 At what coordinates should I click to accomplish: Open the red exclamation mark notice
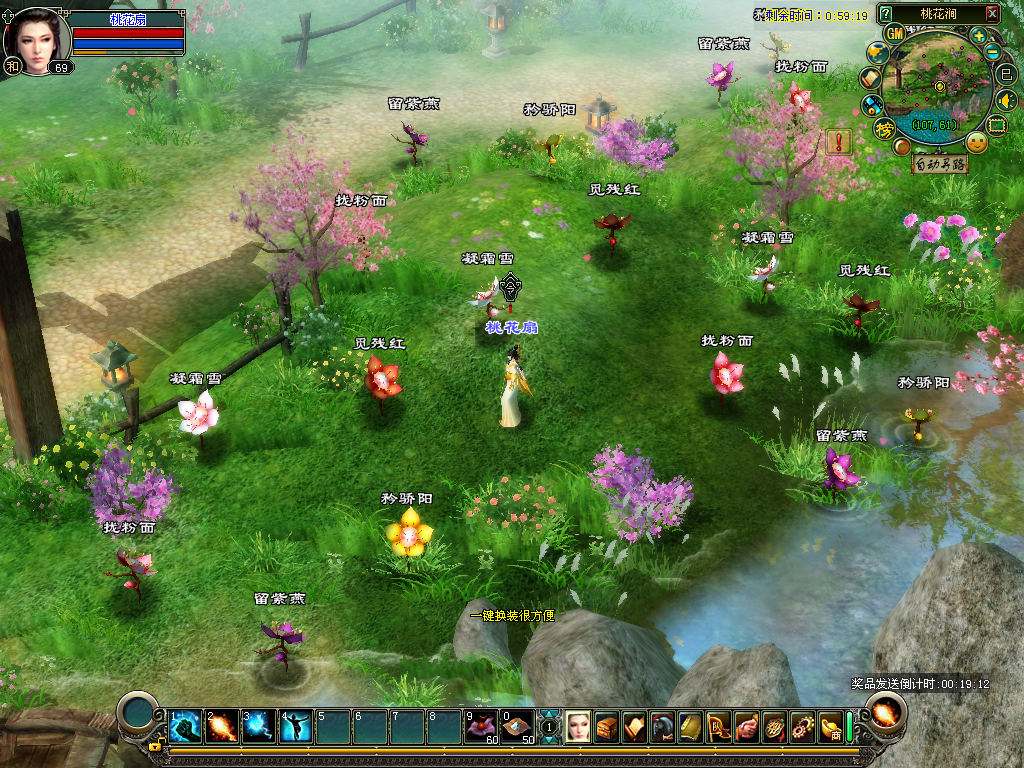[838, 141]
